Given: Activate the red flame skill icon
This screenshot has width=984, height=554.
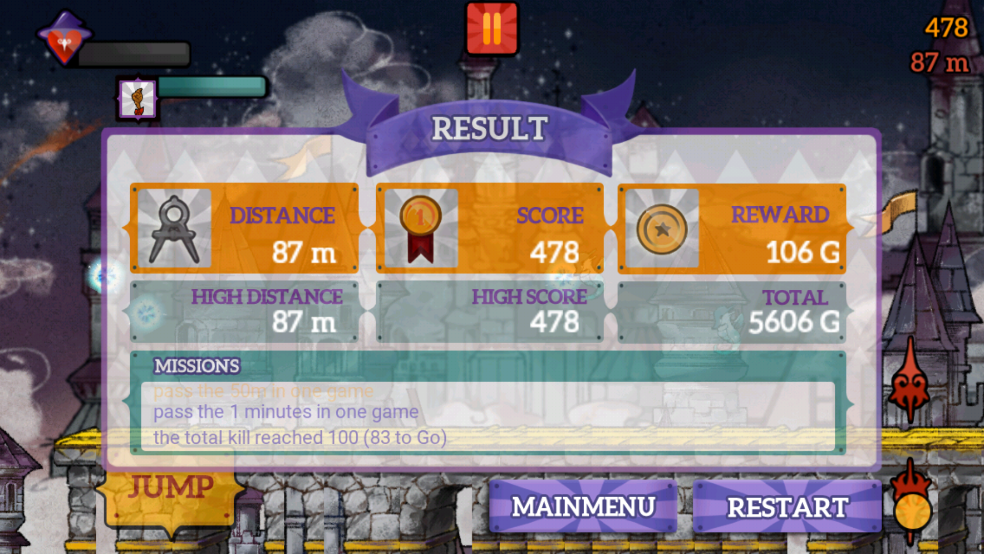Looking at the screenshot, I should click(912, 380).
